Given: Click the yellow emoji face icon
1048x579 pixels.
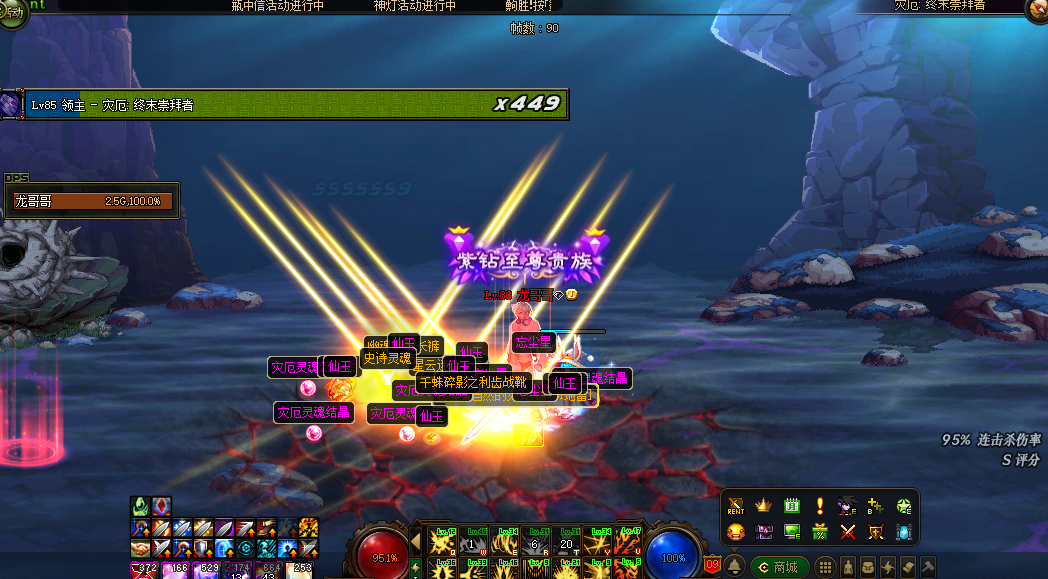Looking at the screenshot, I should (x=736, y=532).
